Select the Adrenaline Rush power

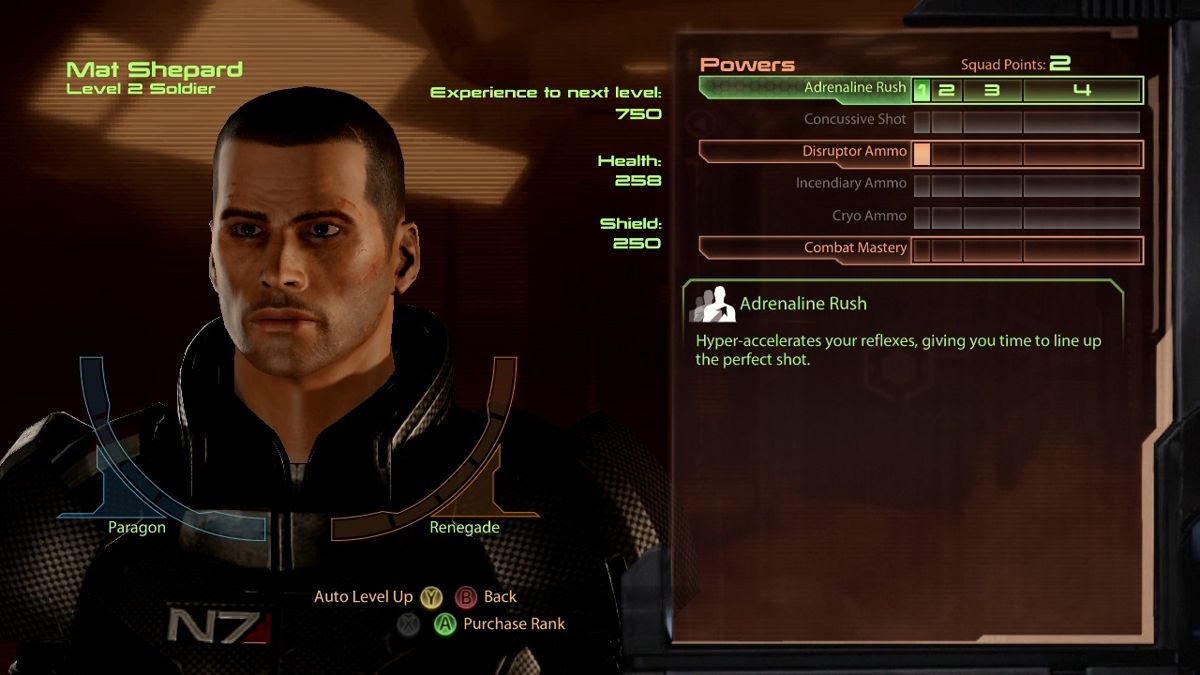click(855, 88)
